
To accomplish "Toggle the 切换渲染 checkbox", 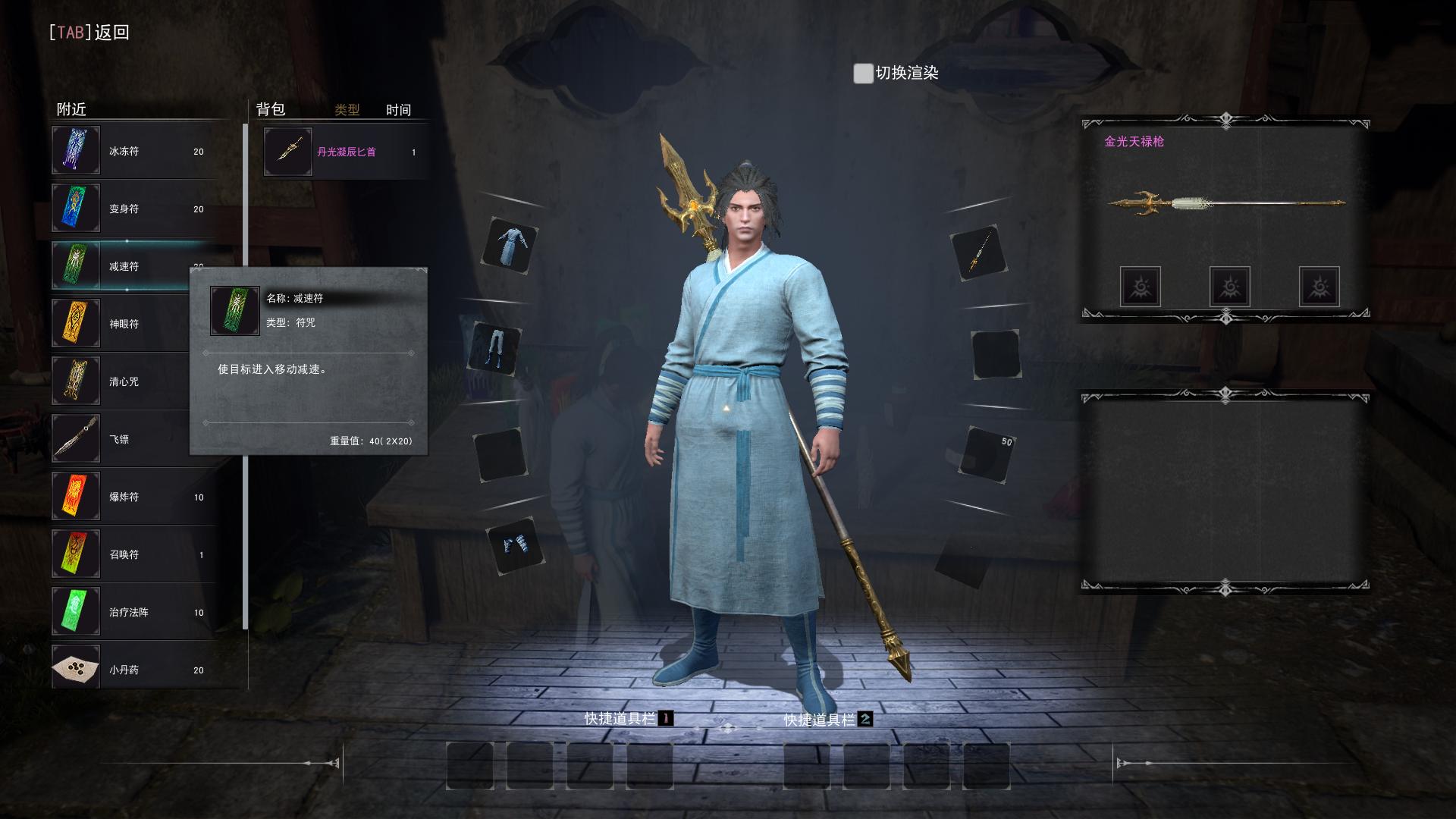I will (x=863, y=74).
